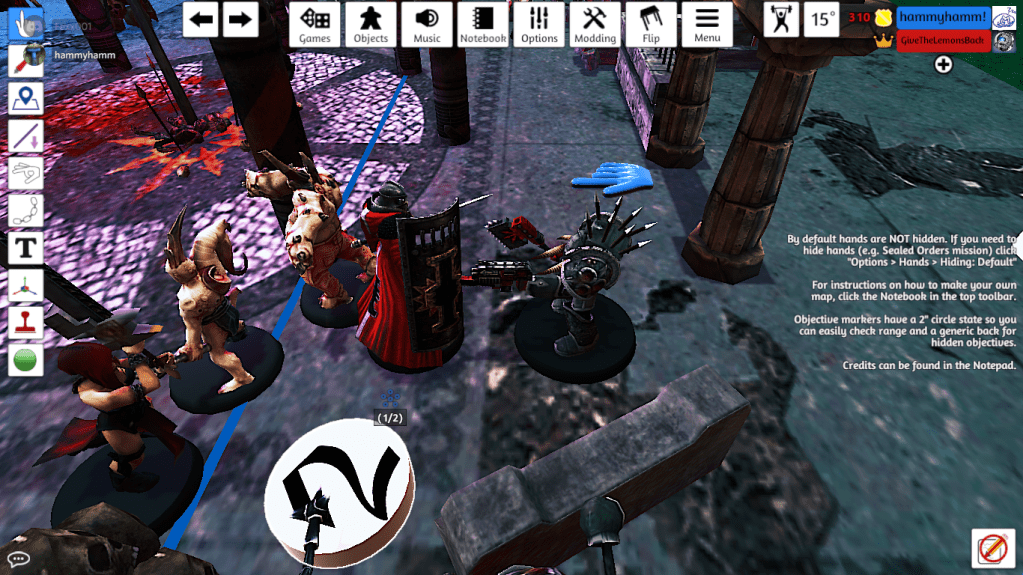Click the right arrow redo button
This screenshot has width=1023, height=575.
tap(239, 19)
